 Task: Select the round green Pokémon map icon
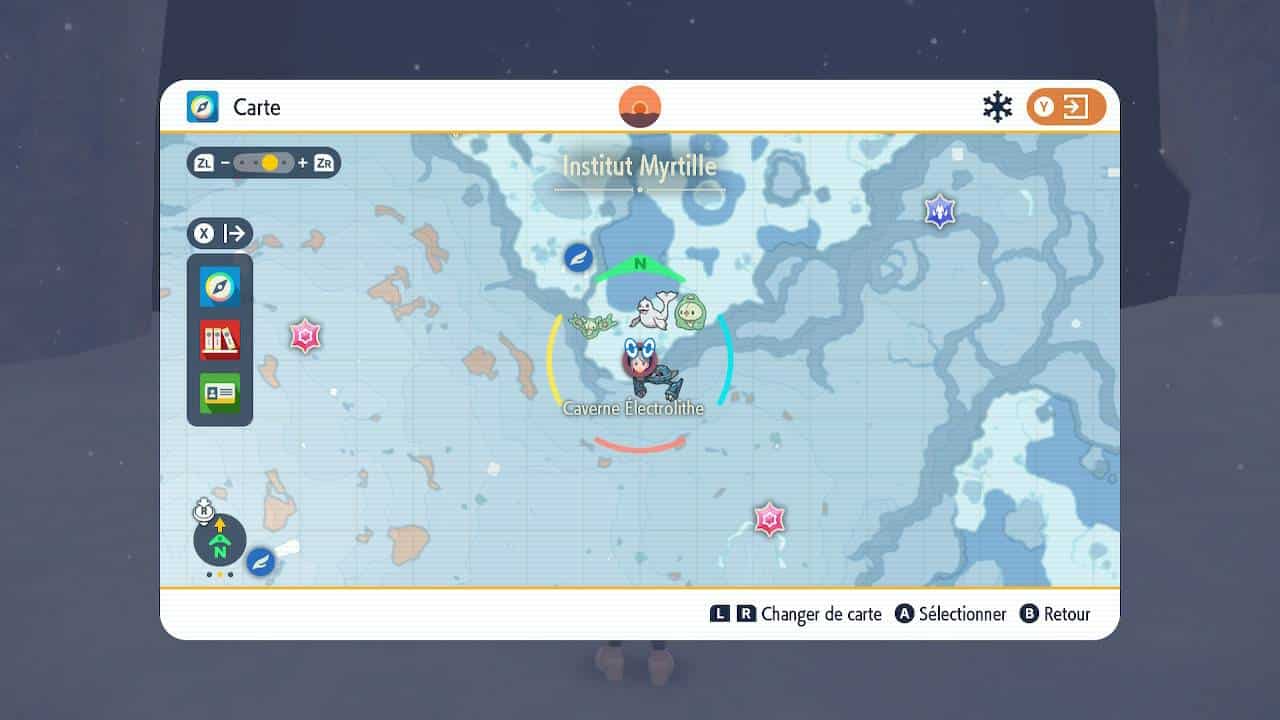[x=690, y=312]
